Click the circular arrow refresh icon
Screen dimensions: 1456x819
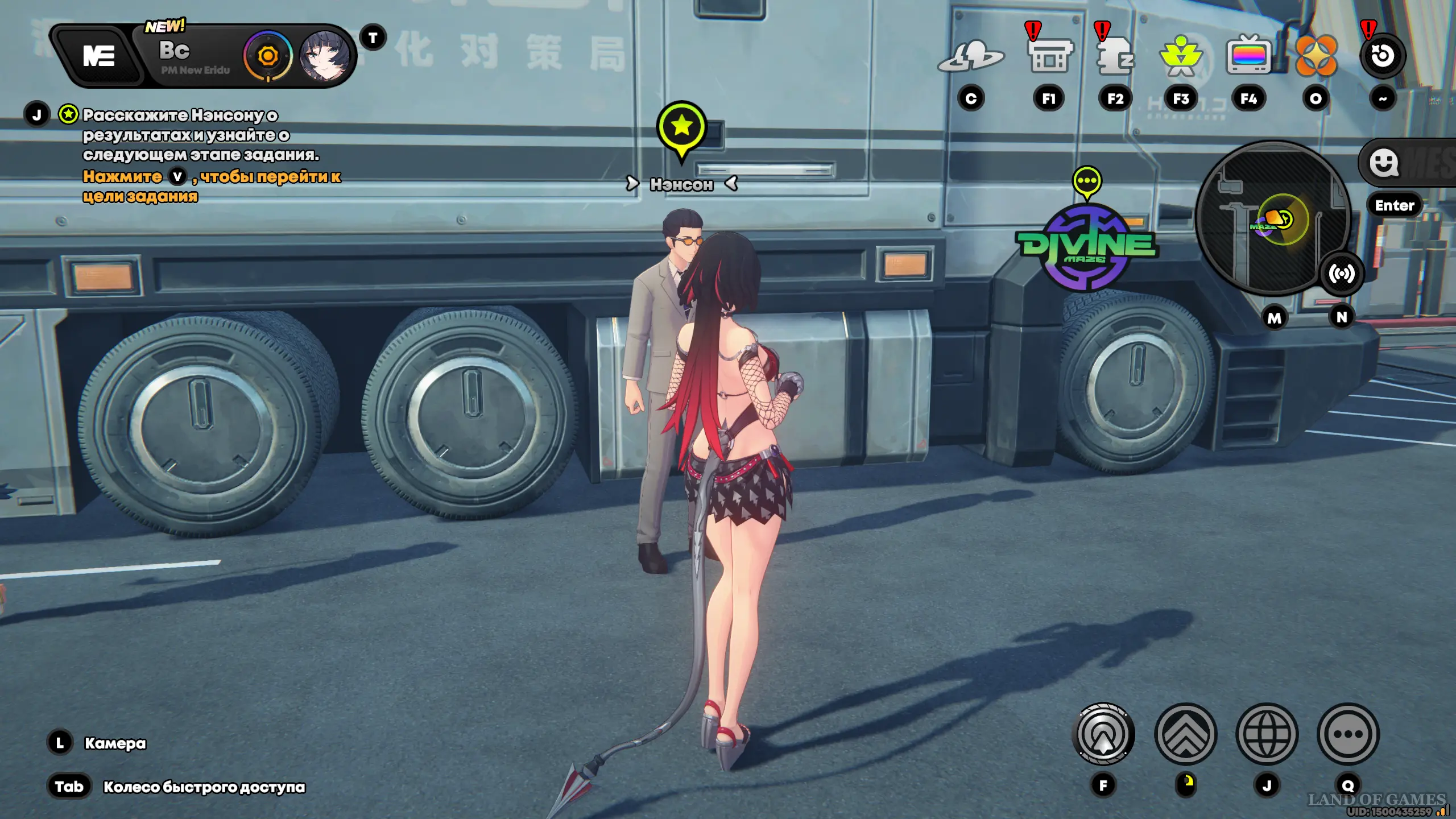tap(1383, 56)
